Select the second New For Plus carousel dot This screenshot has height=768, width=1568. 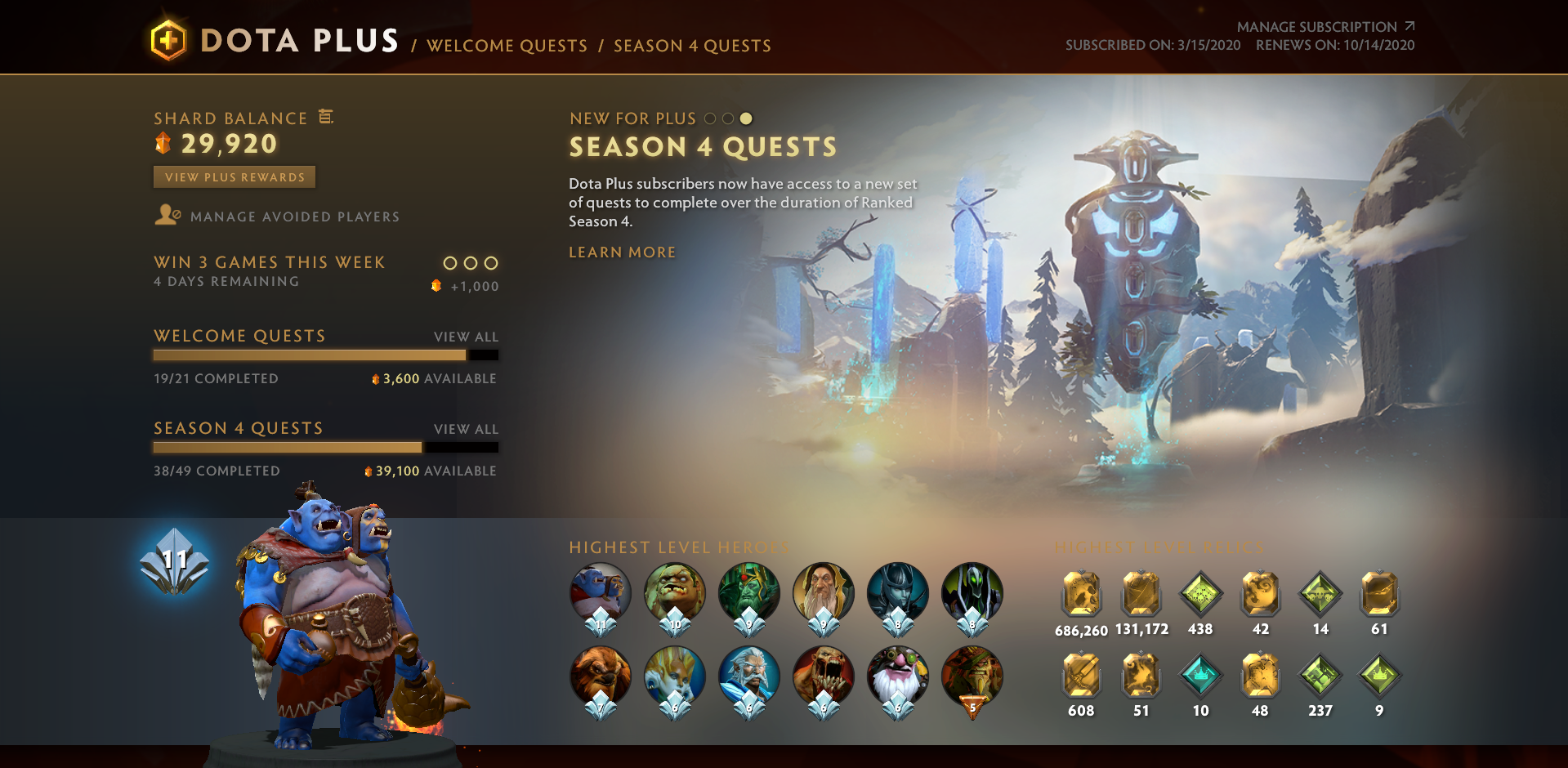pos(728,118)
